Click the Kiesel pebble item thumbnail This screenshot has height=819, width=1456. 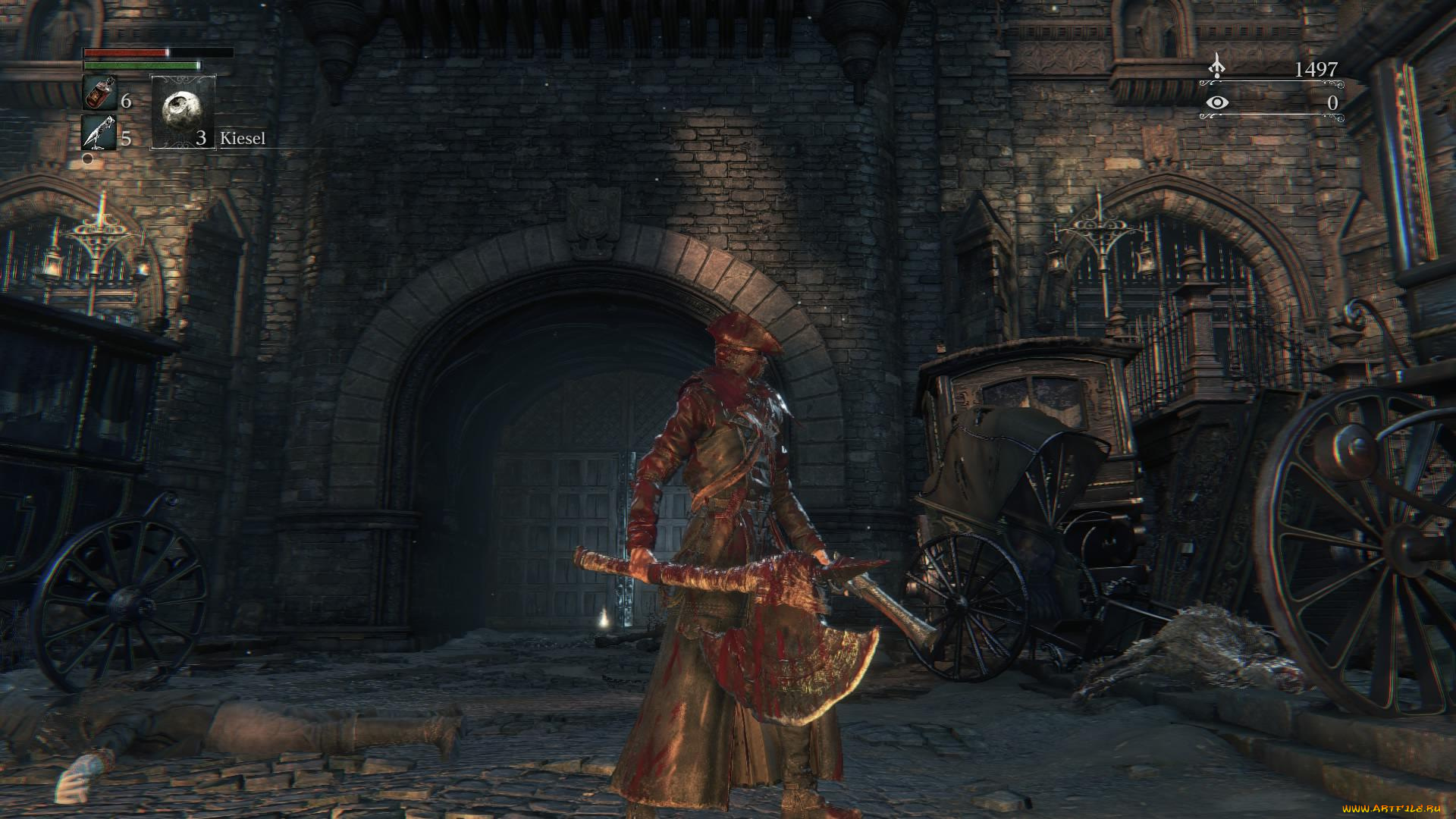coord(183,112)
